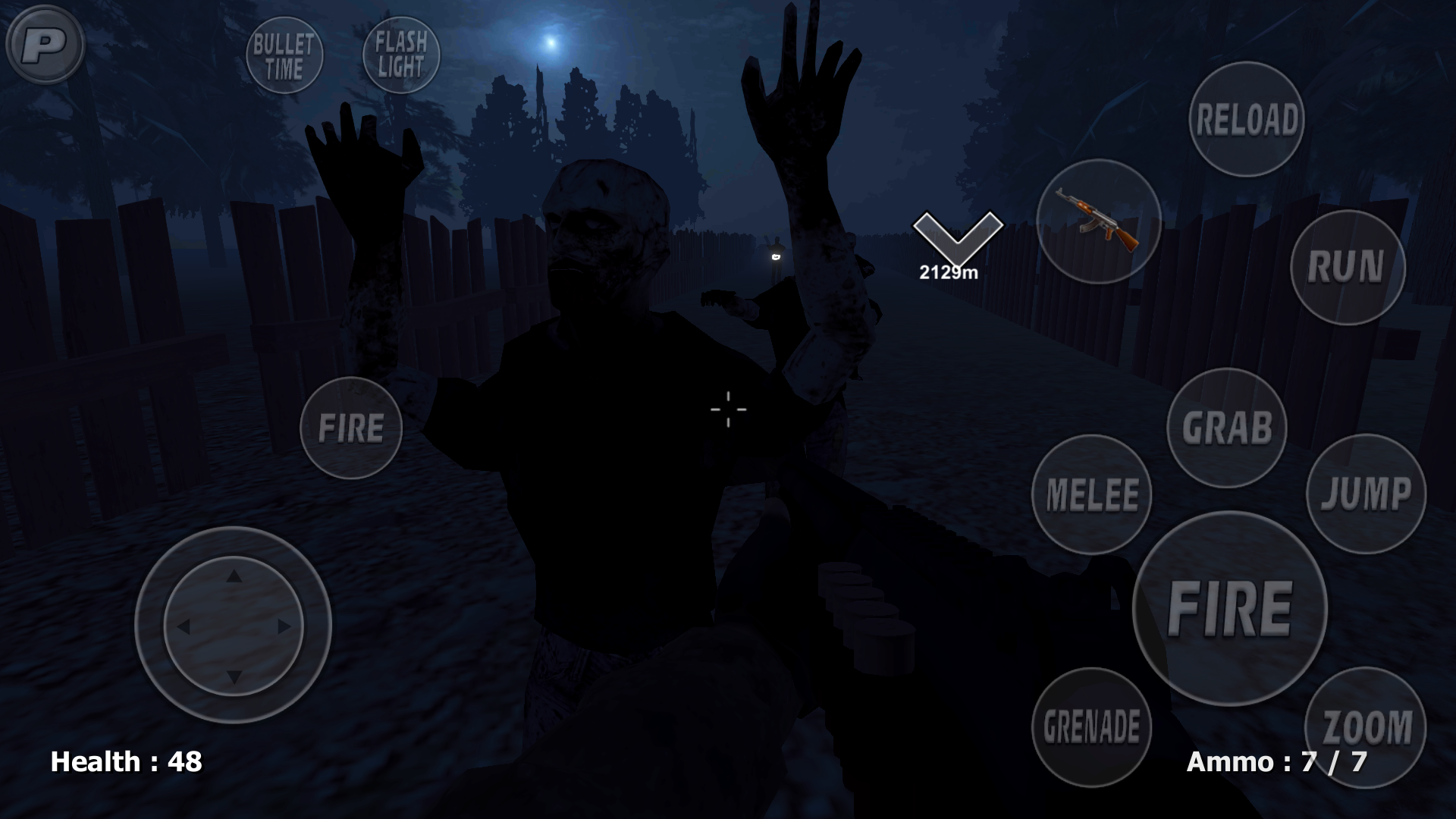Click the center of the directional joystick
Image resolution: width=1456 pixels, height=819 pixels.
(235, 627)
